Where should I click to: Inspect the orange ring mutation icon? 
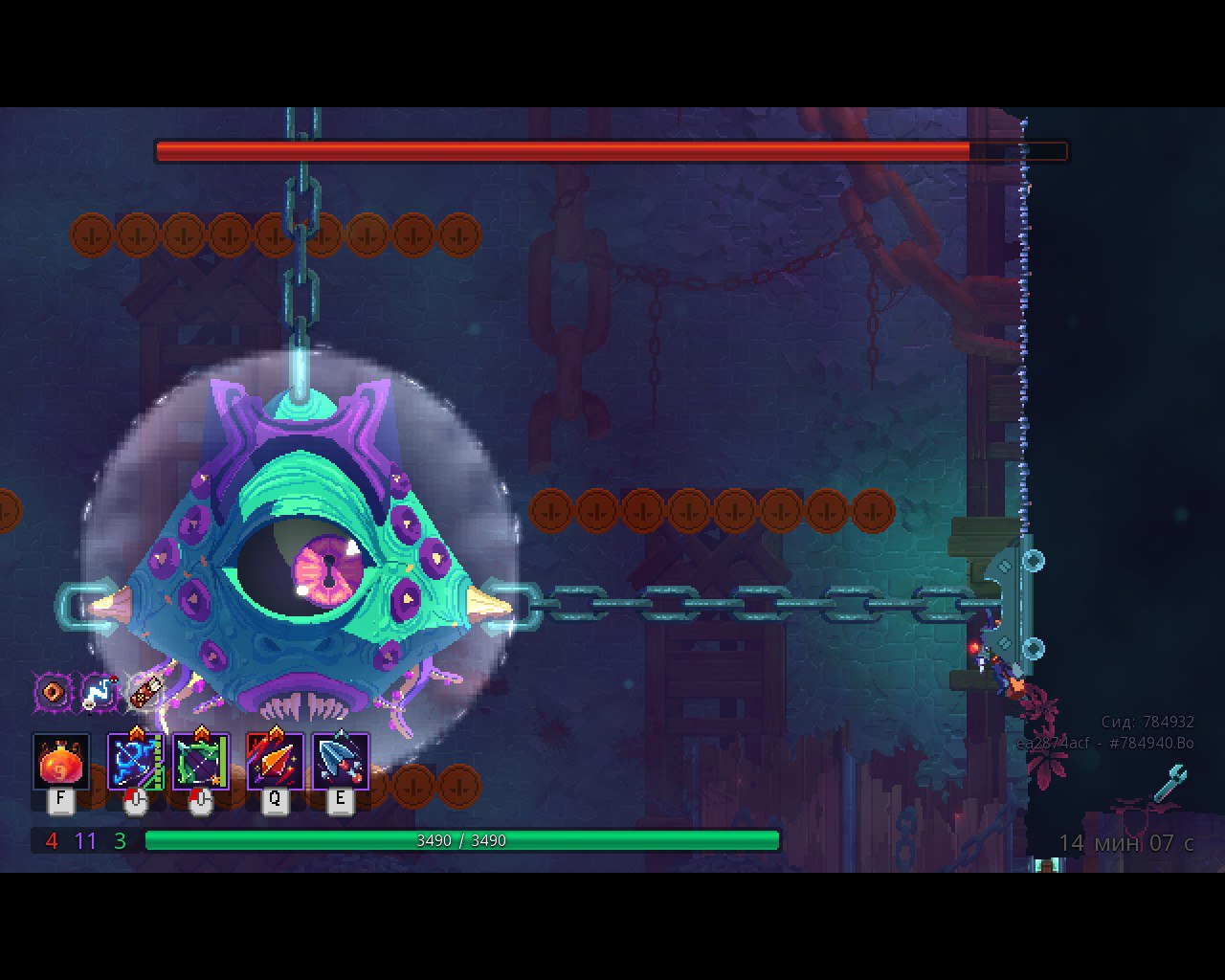53,692
